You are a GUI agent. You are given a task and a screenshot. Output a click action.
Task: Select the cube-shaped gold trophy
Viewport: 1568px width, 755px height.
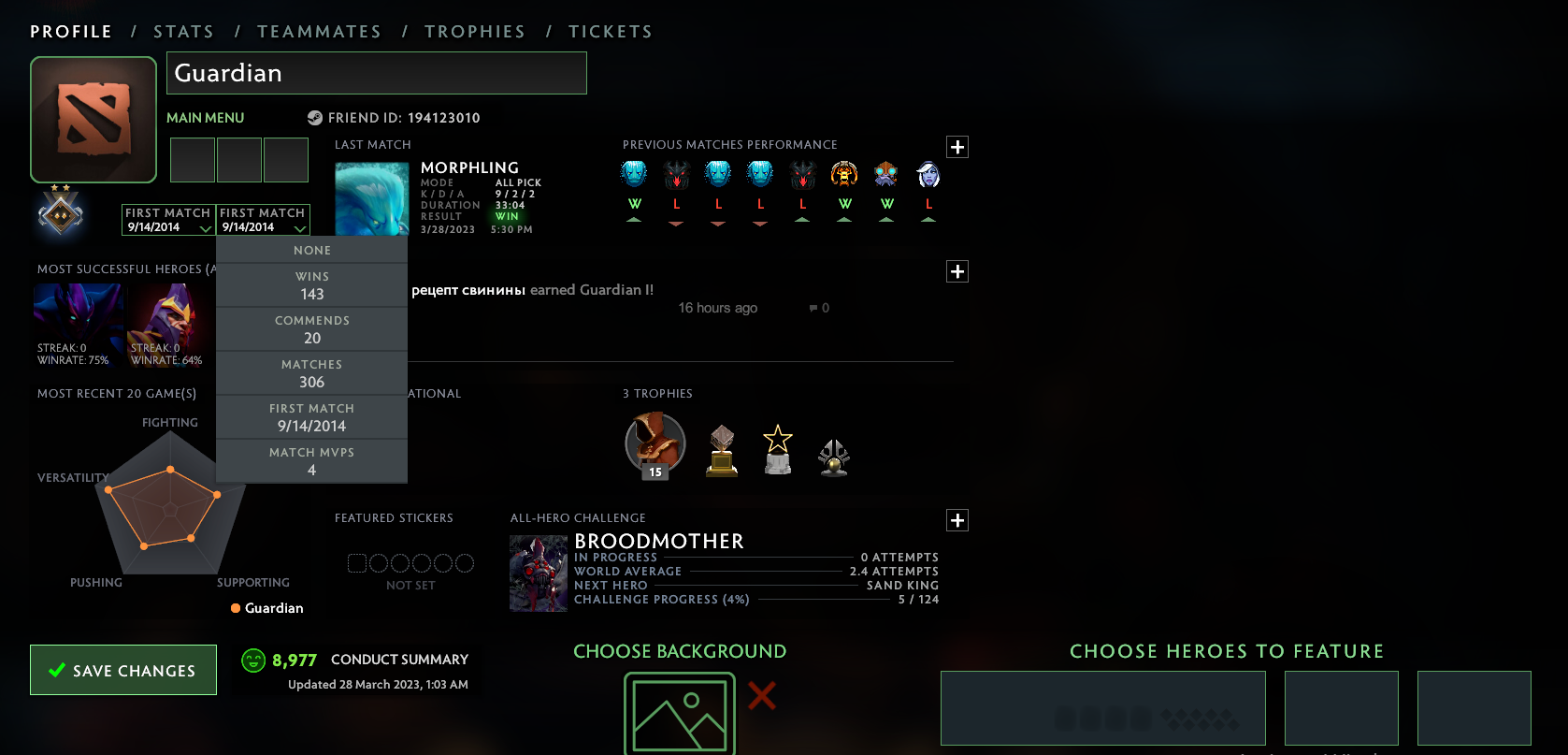pyautogui.click(x=721, y=452)
